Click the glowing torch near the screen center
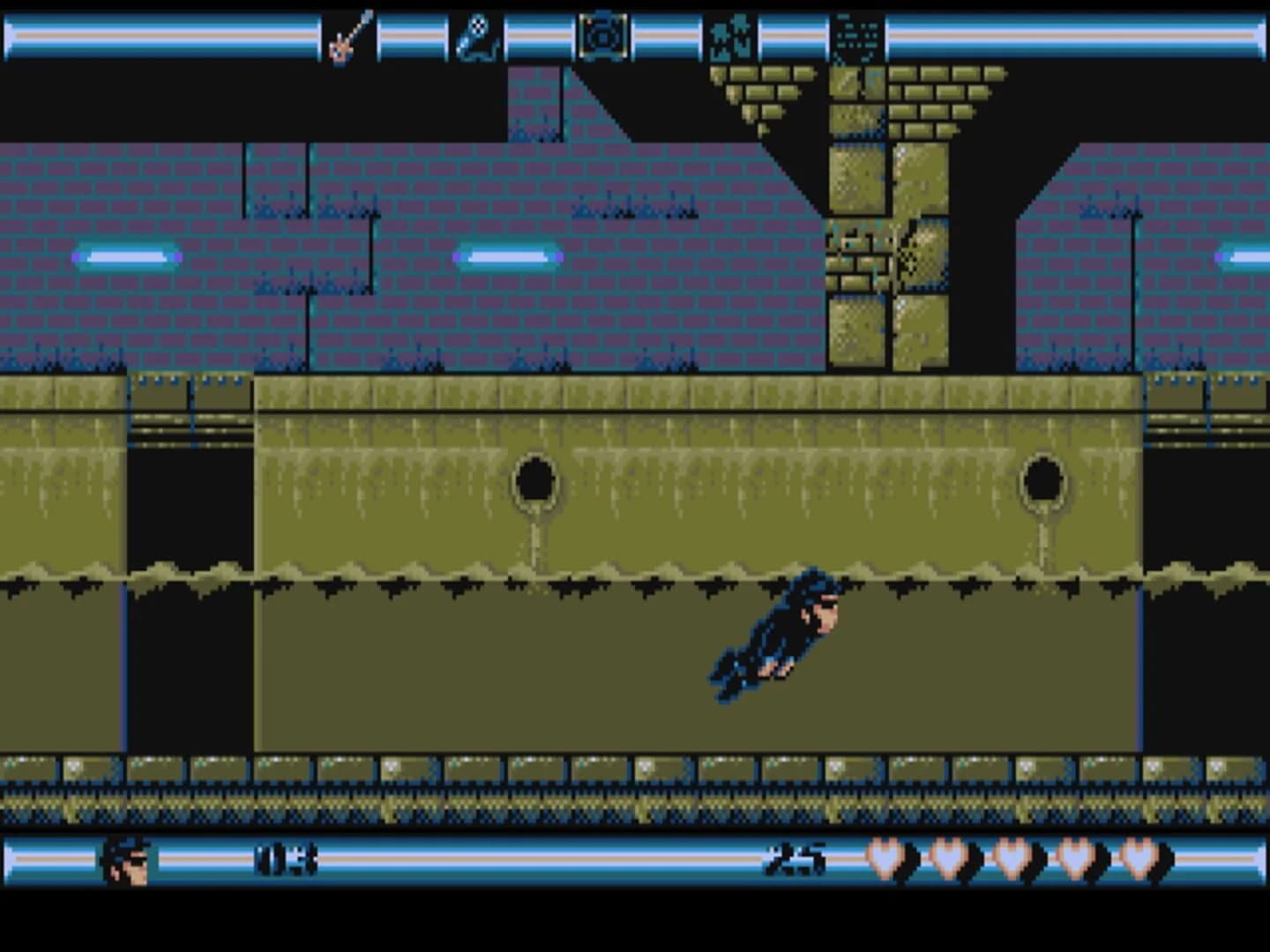This screenshot has width=1270, height=952. [507, 258]
